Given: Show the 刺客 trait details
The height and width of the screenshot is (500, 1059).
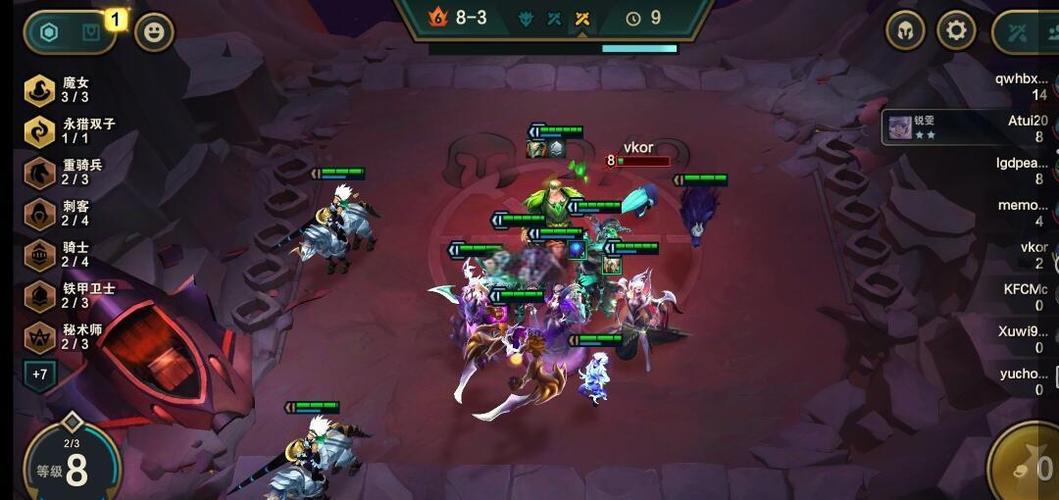Looking at the screenshot, I should tap(40, 213).
